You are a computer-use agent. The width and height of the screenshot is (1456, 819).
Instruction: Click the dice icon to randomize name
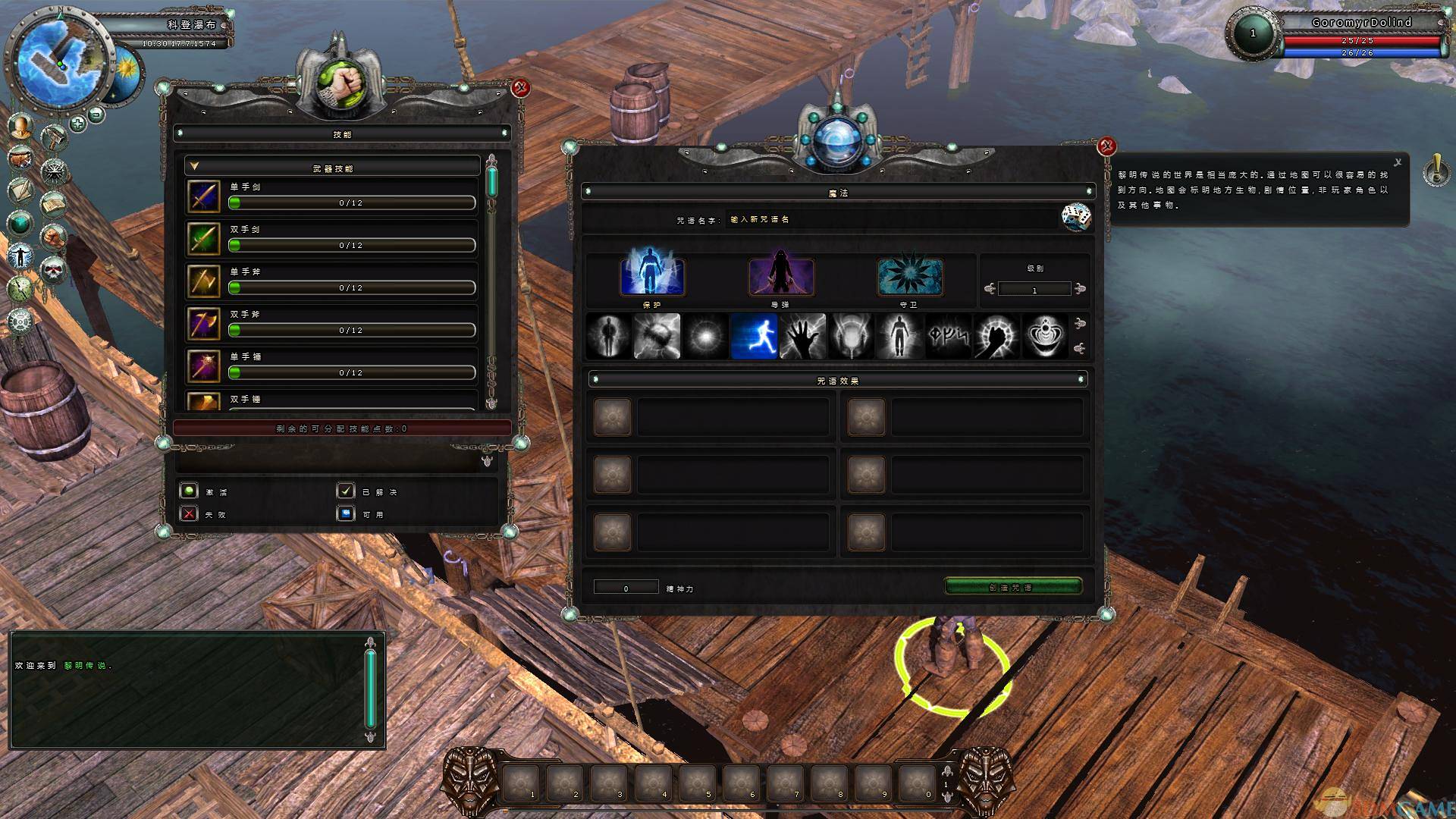[x=1076, y=218]
